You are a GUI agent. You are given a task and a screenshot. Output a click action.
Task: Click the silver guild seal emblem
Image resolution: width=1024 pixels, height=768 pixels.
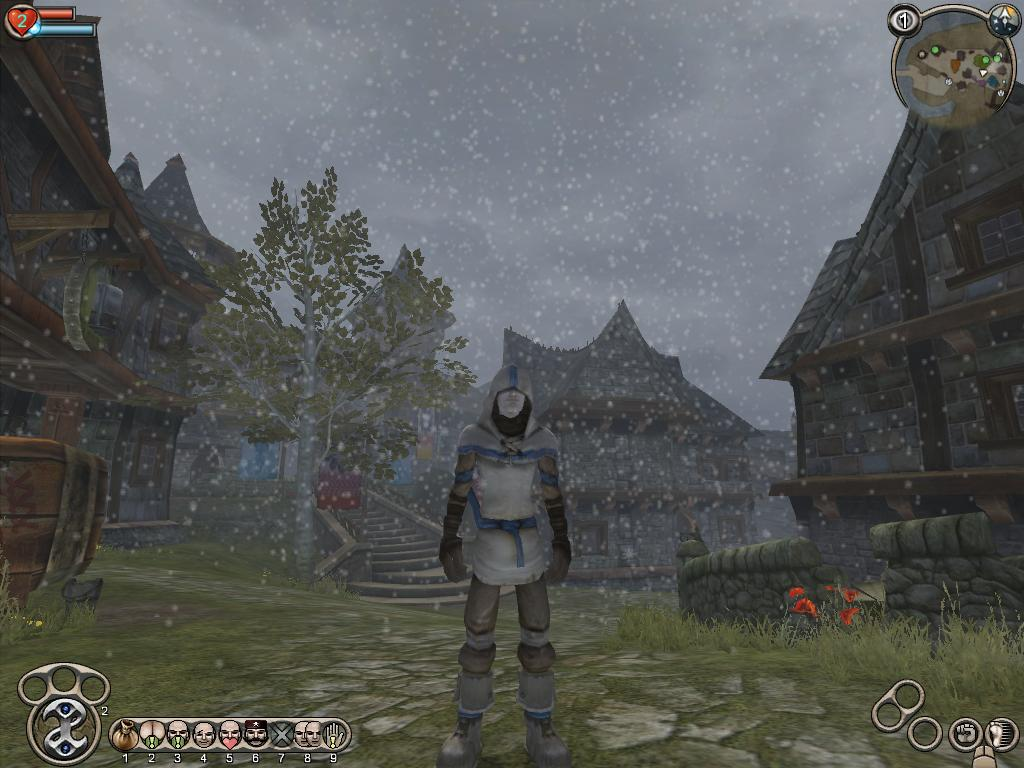pyautogui.click(x=64, y=727)
